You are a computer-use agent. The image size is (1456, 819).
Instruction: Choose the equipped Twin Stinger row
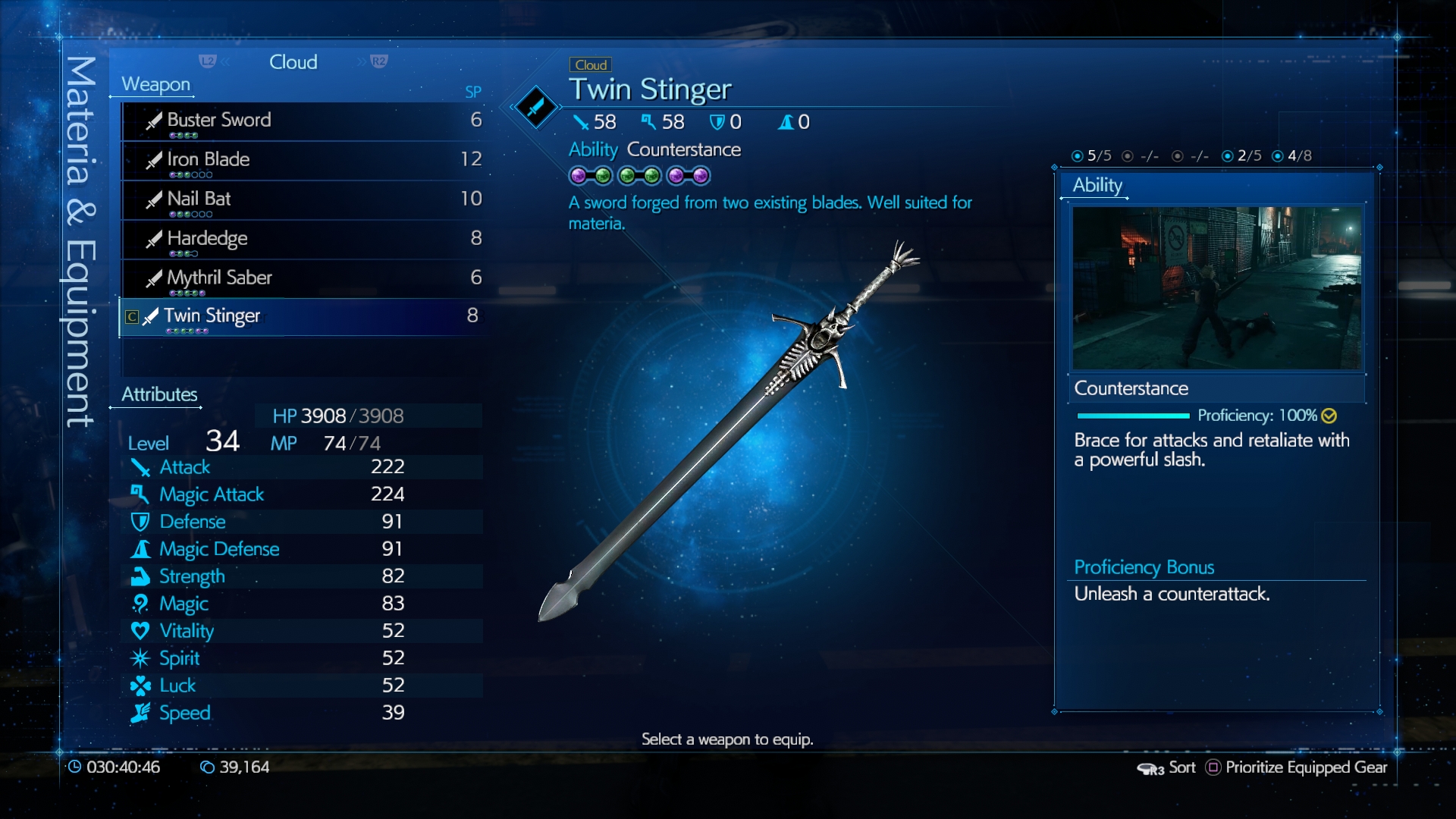point(303,316)
